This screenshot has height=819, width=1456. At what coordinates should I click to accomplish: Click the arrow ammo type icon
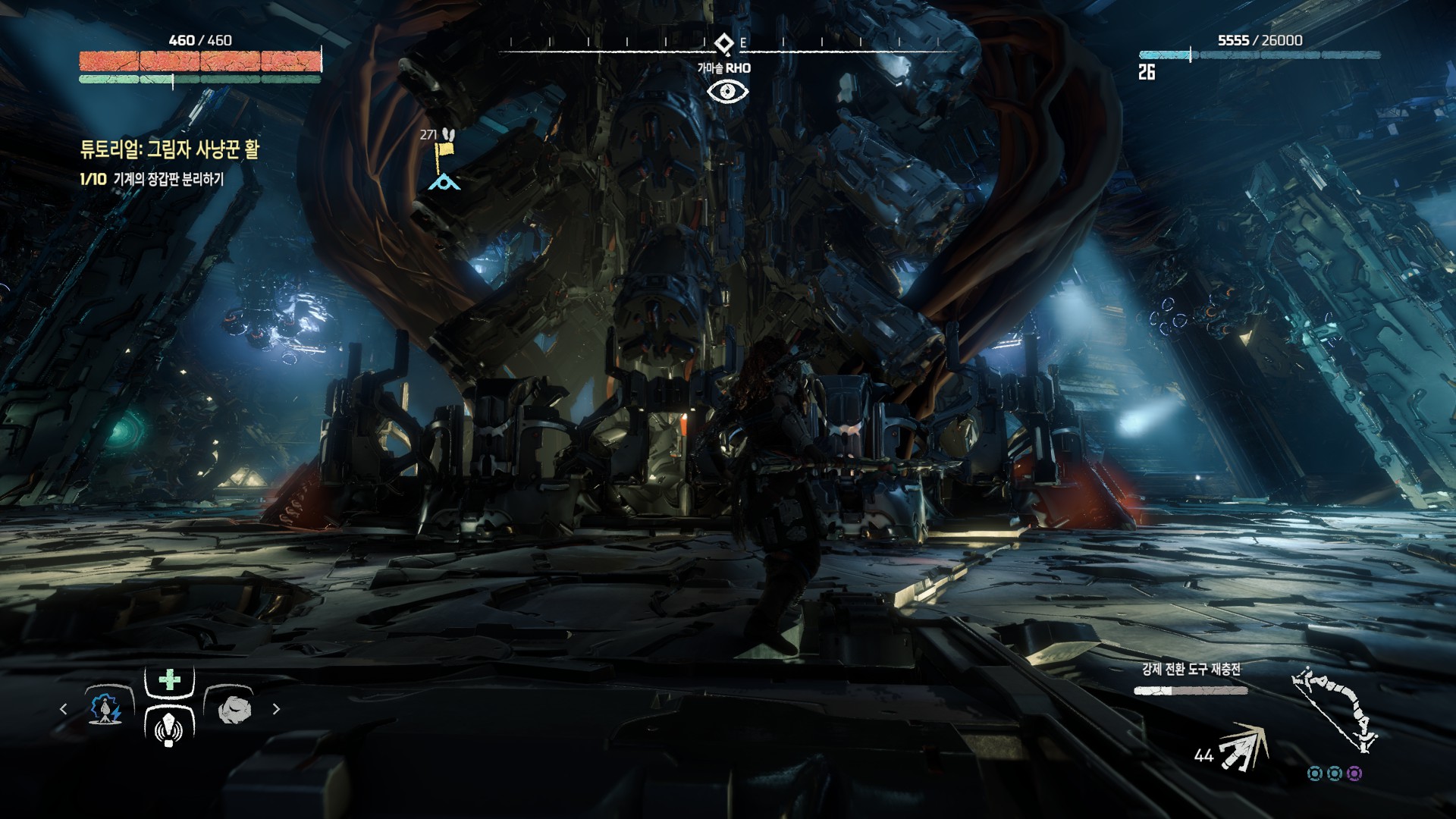point(1243,747)
